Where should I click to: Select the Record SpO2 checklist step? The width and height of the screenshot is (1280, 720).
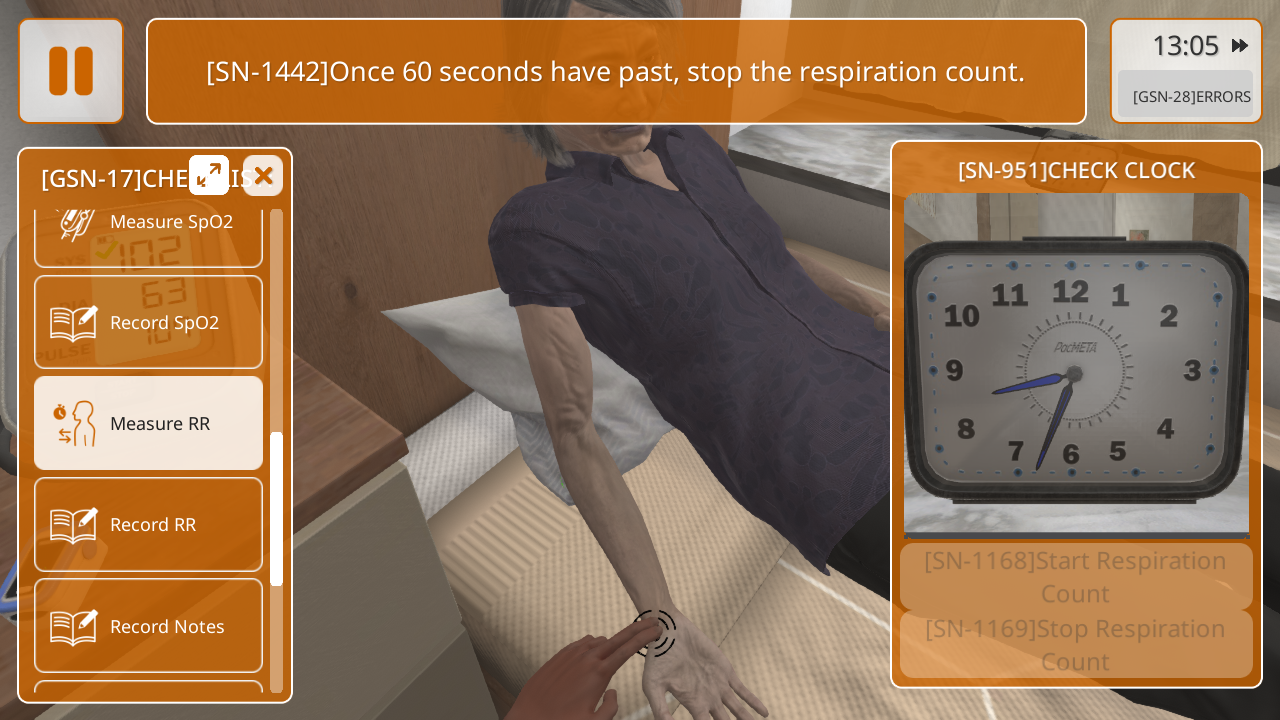[148, 322]
